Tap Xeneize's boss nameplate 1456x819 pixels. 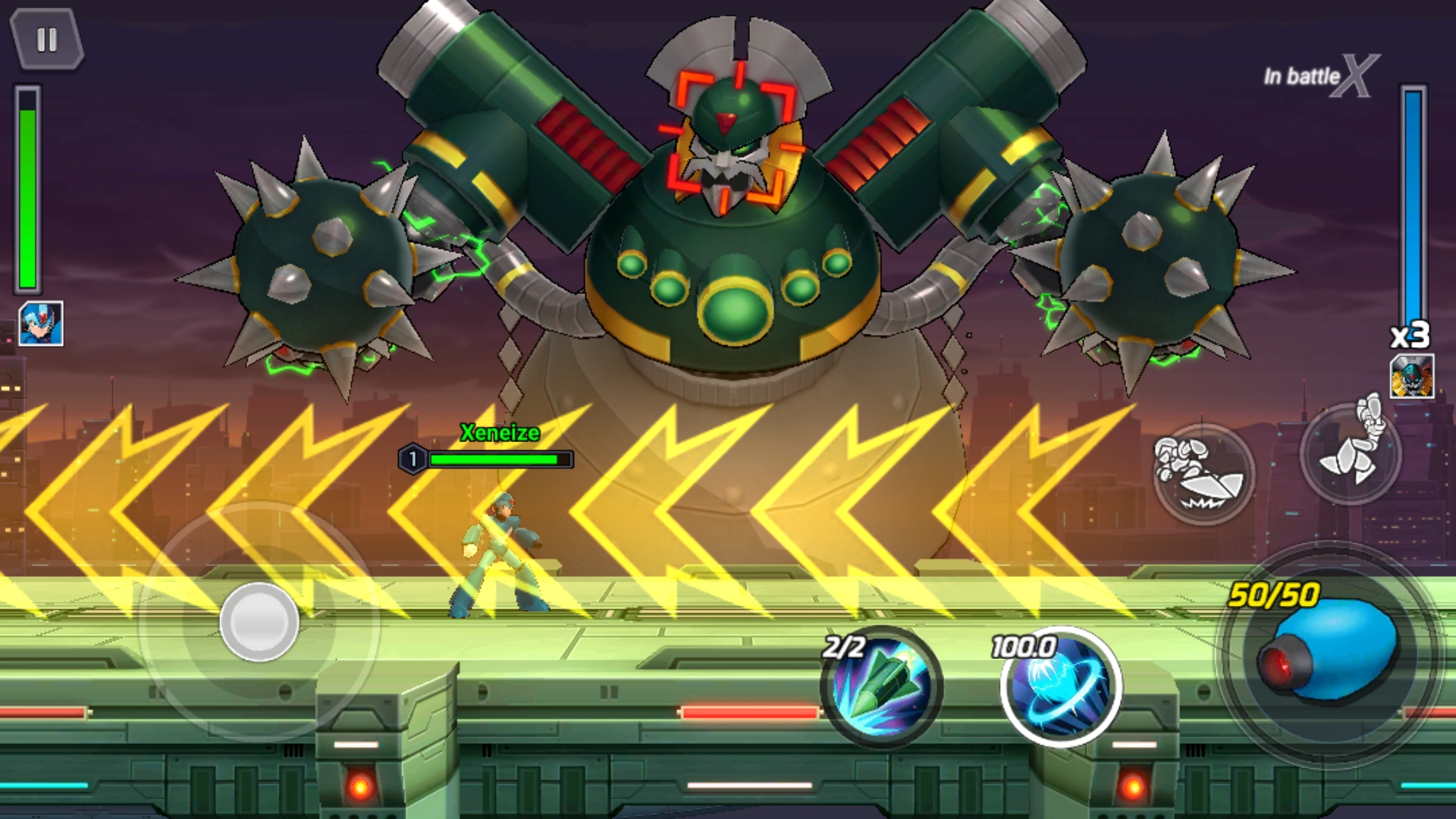coord(500,433)
